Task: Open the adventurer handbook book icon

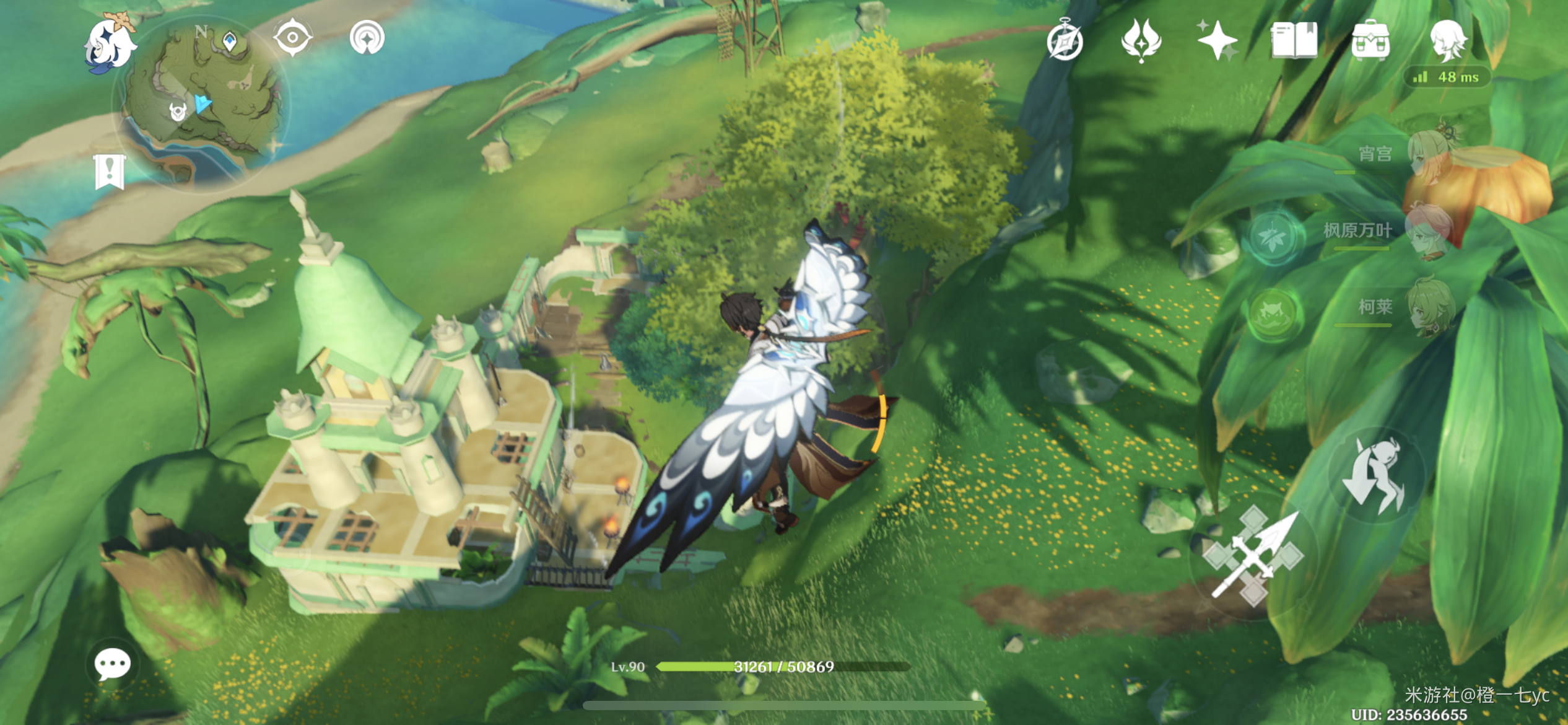Action: 1294,40
